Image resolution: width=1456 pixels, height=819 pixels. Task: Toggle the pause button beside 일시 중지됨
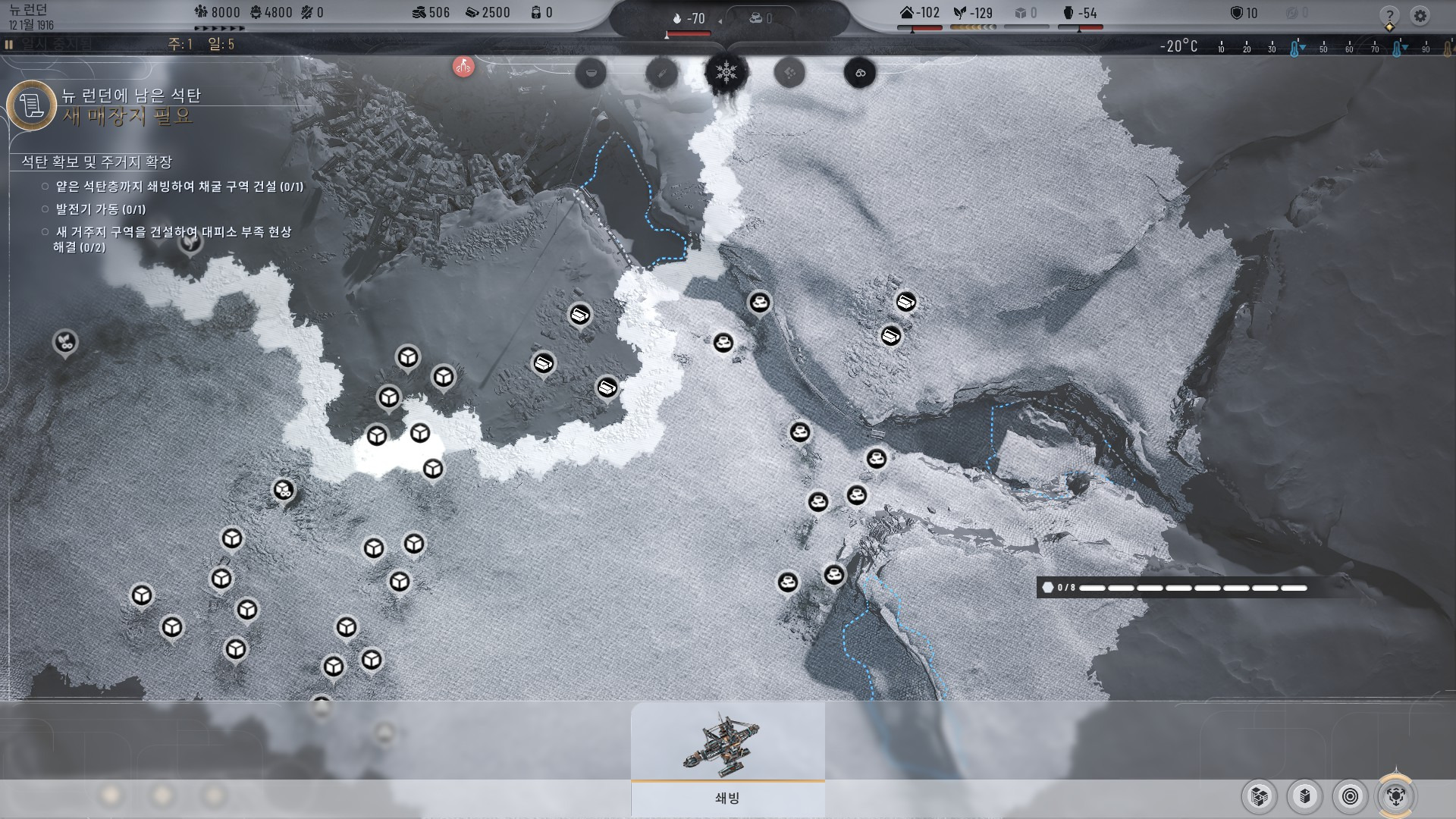pos(9,45)
